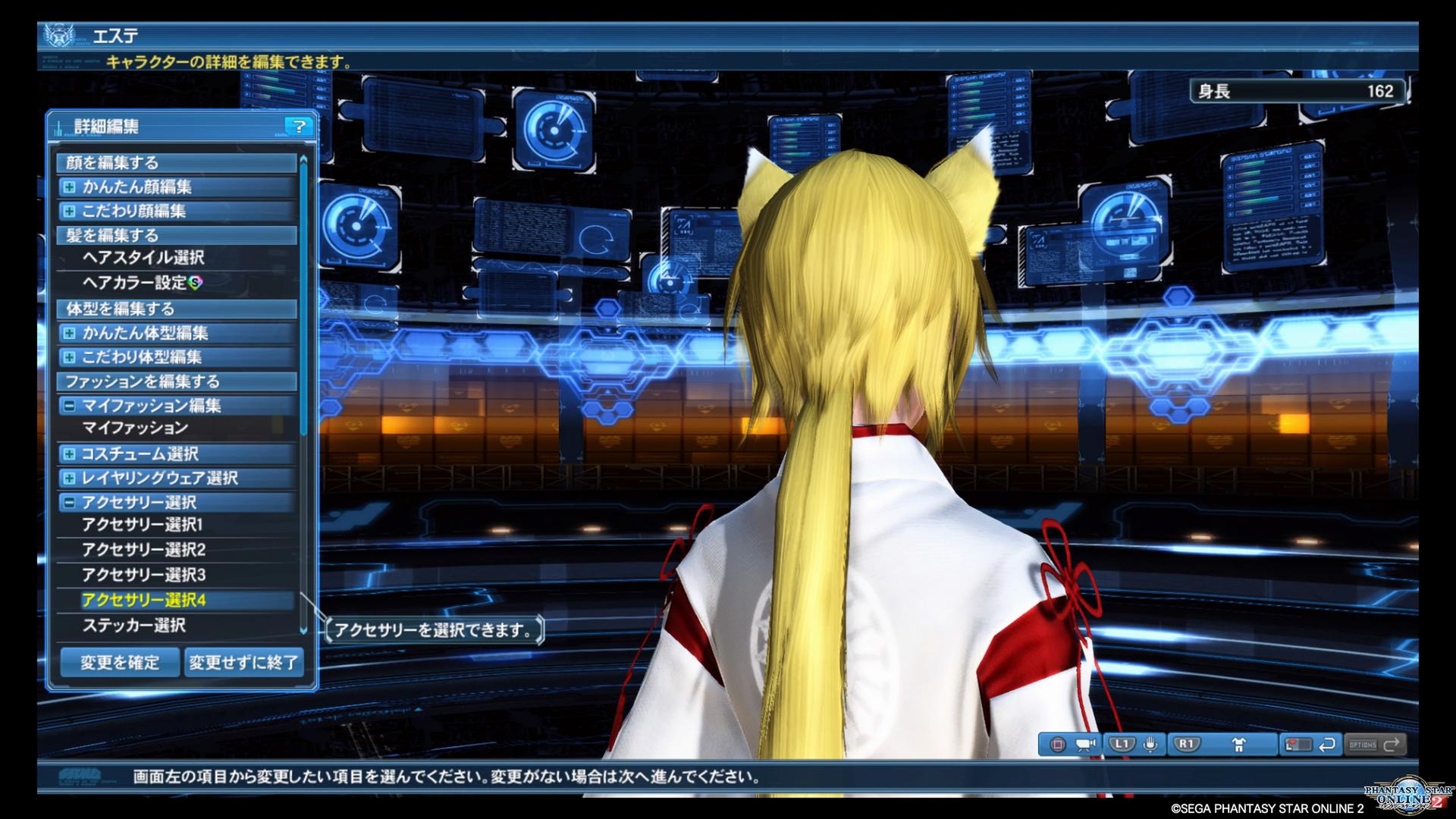This screenshot has height=819, width=1456.
Task: Select アクセサリー選択2 entry
Action: (x=143, y=550)
